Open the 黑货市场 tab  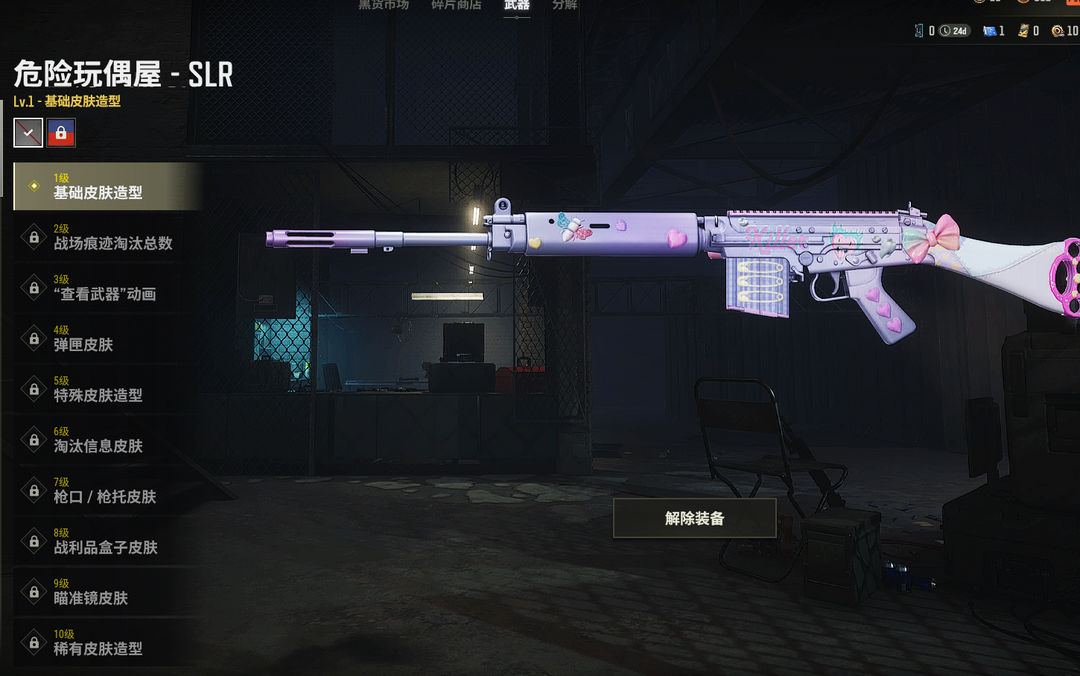pyautogui.click(x=384, y=5)
